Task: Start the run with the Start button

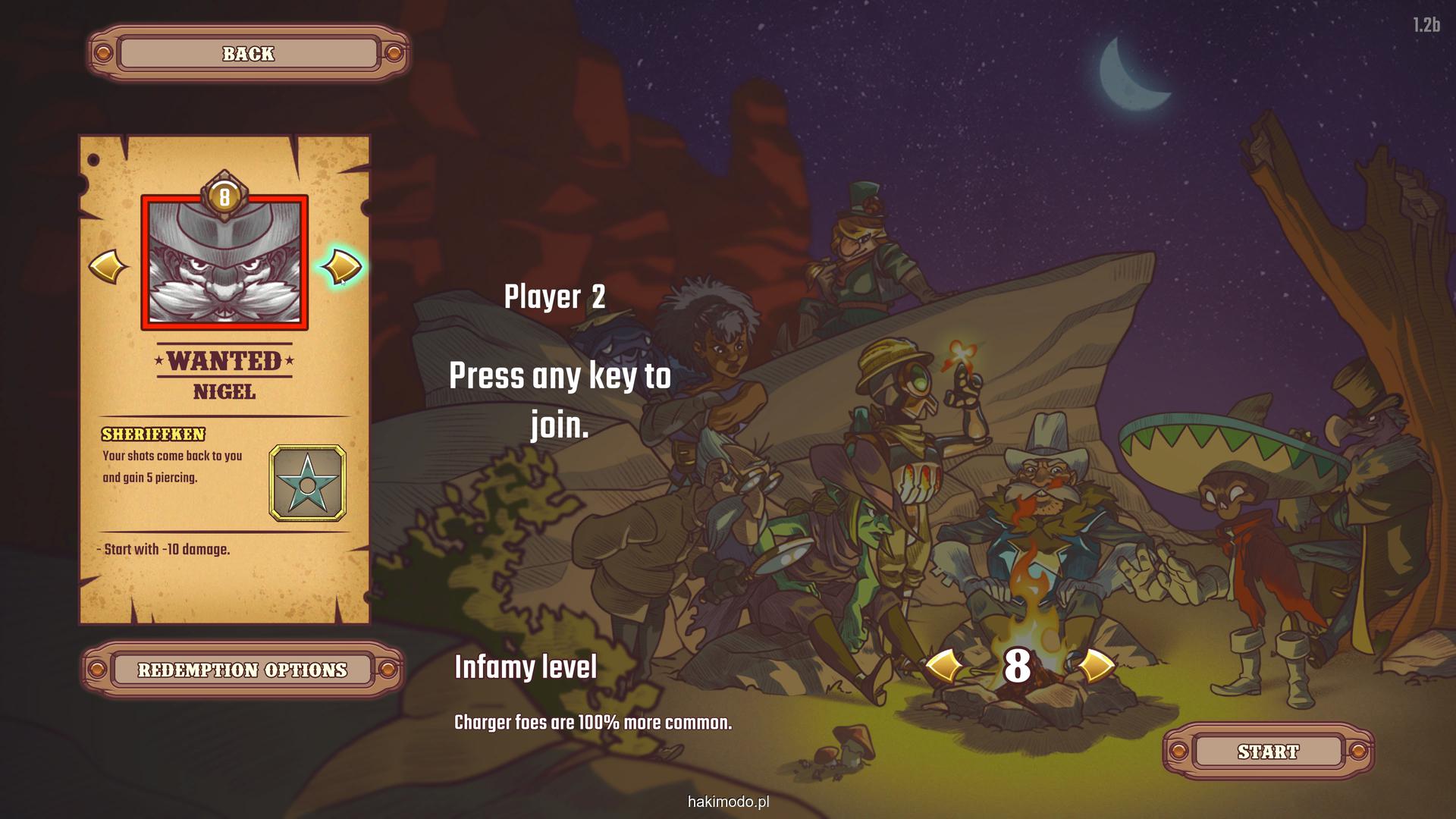Action: 1268,752
